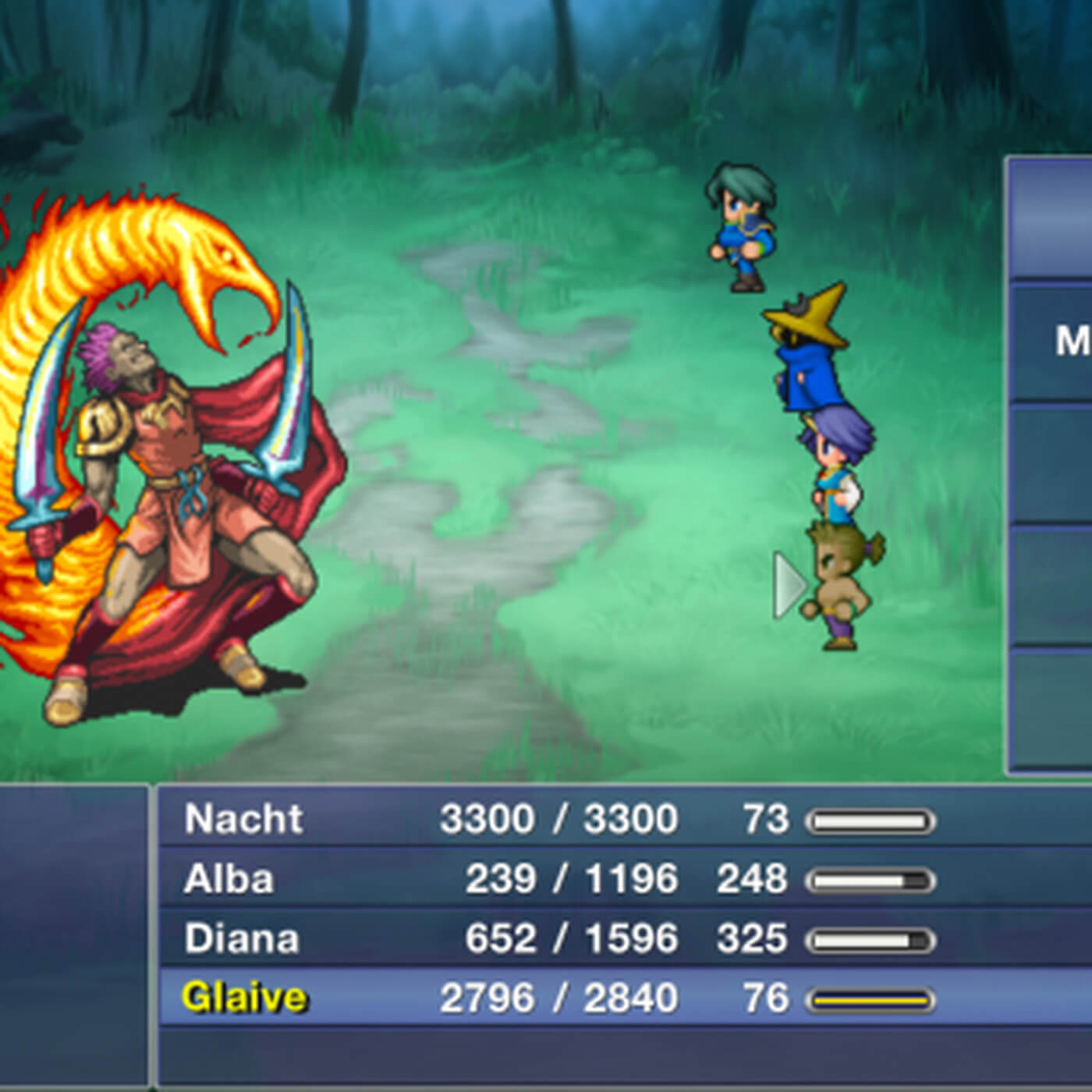Click Nacht's full ATB gauge

tap(870, 819)
